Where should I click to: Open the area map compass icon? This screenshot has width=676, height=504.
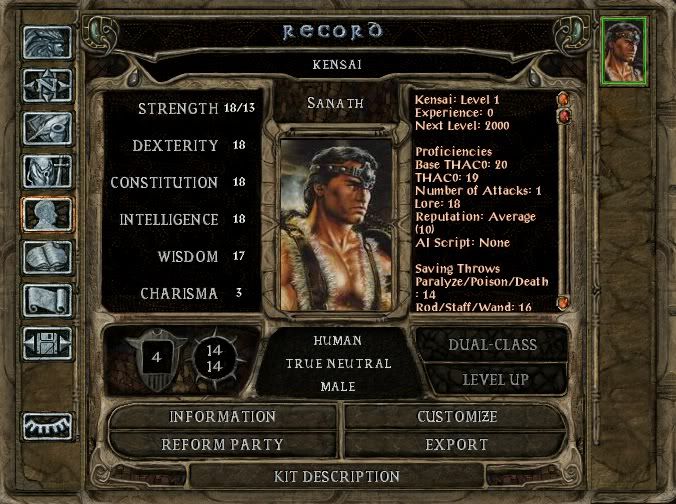tap(47, 86)
